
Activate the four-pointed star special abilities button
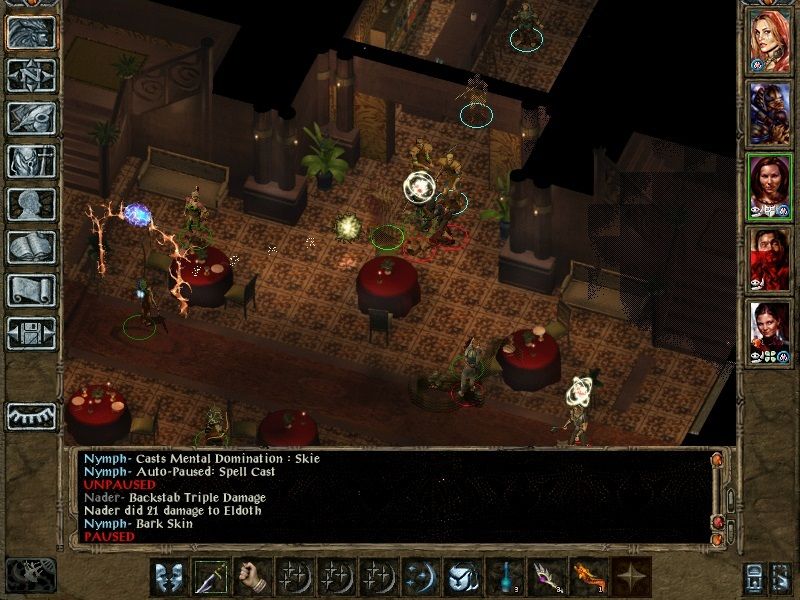click(629, 578)
